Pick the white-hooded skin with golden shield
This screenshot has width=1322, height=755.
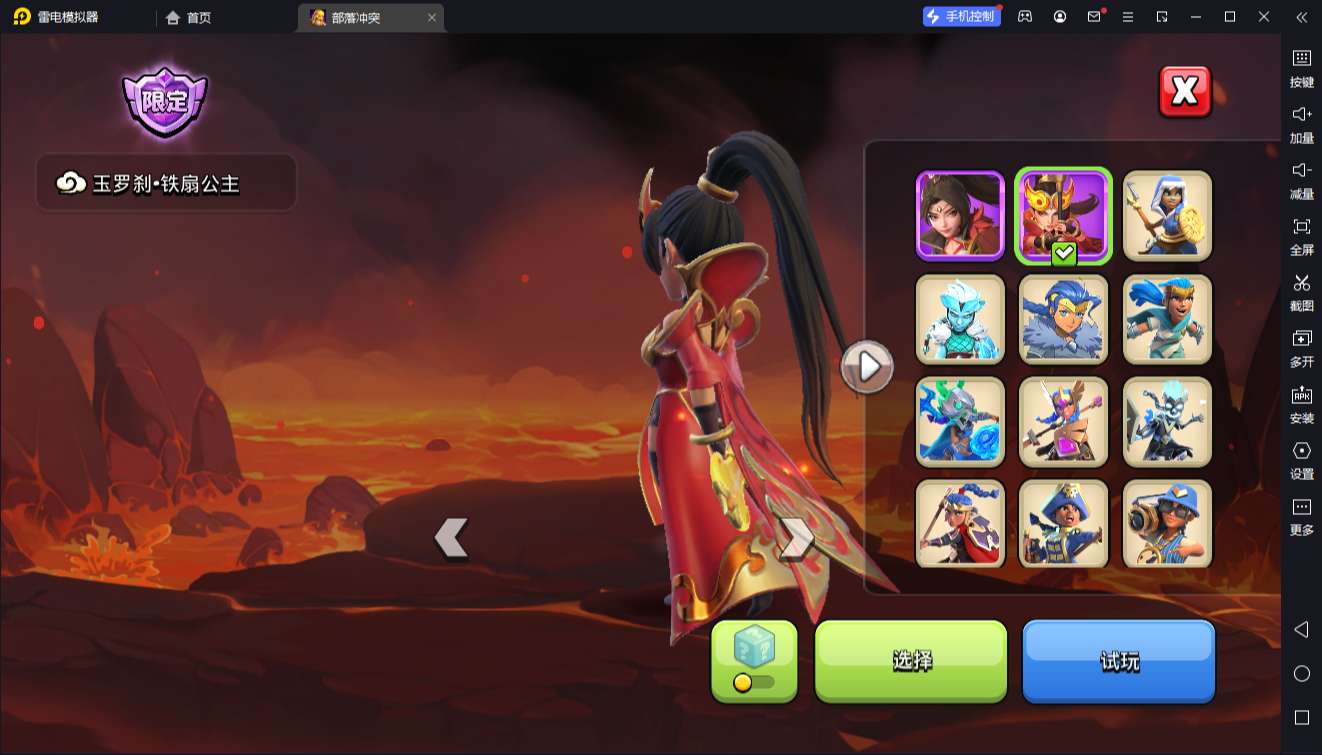1167,215
